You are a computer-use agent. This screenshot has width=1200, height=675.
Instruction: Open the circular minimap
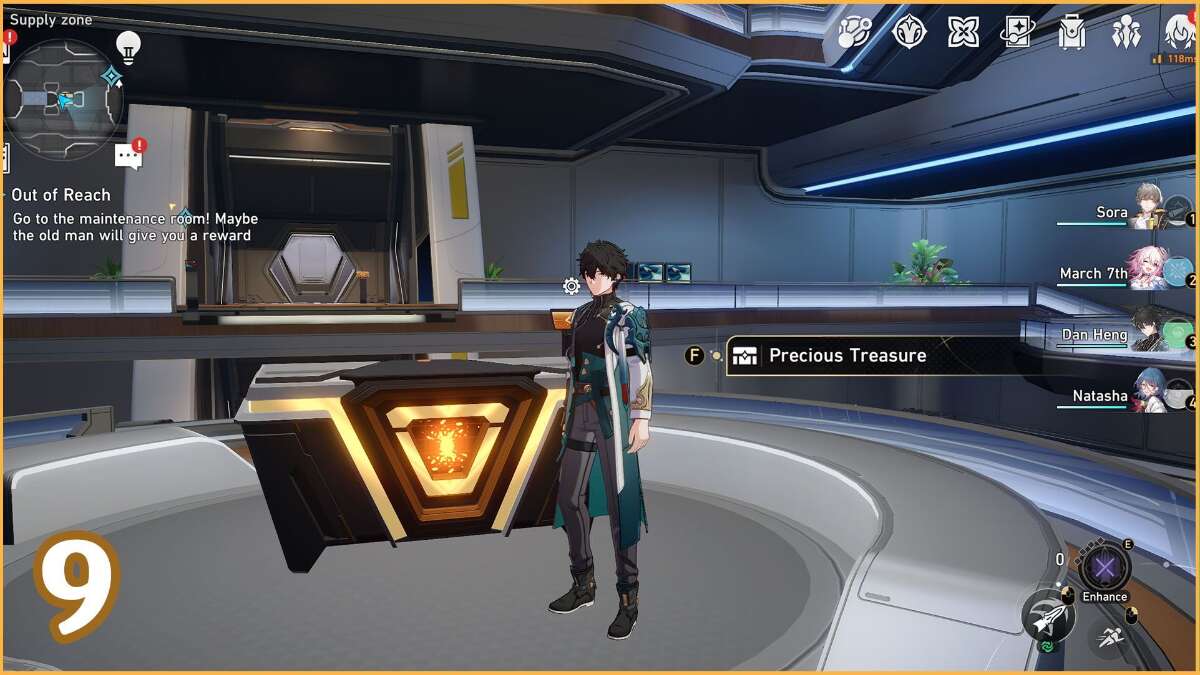(63, 100)
